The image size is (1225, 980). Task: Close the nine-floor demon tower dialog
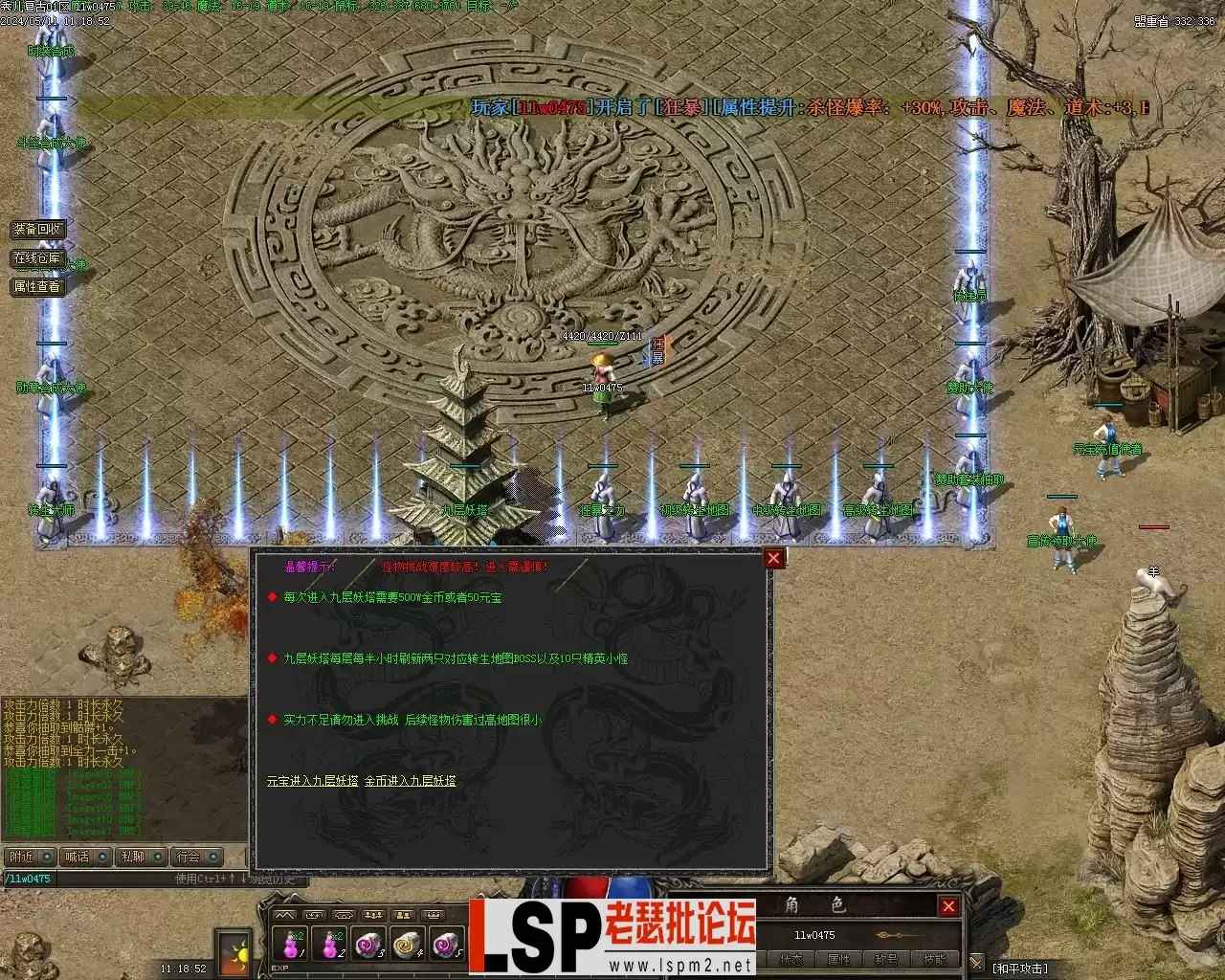coord(773,558)
